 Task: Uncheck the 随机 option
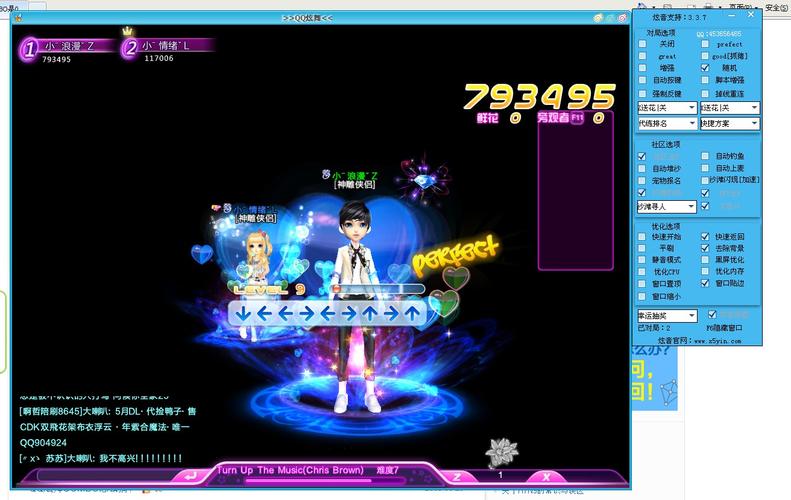tap(705, 68)
